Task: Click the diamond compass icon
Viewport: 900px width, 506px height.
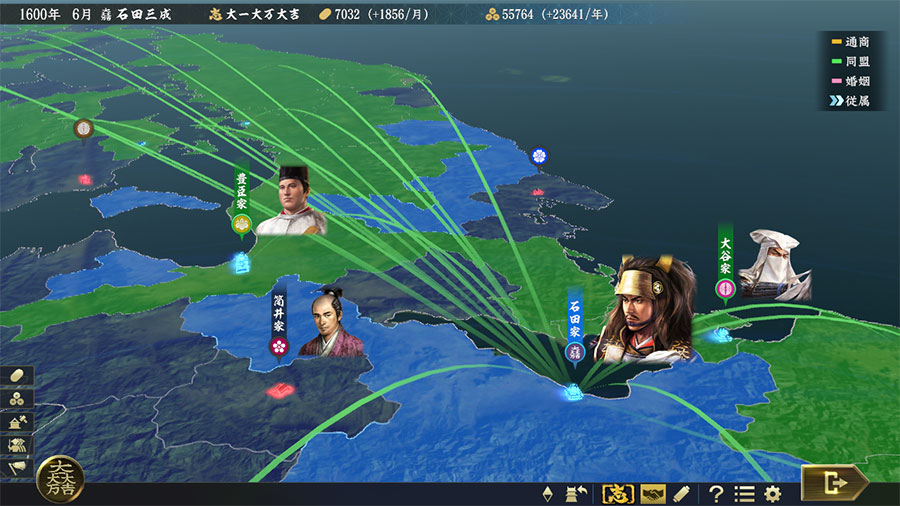Action: click(x=547, y=493)
